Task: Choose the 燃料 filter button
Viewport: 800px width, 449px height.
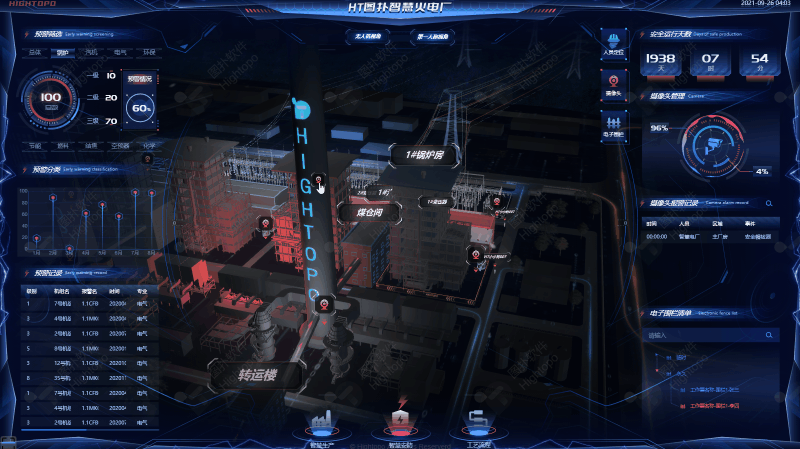Action: pyautogui.click(x=63, y=145)
